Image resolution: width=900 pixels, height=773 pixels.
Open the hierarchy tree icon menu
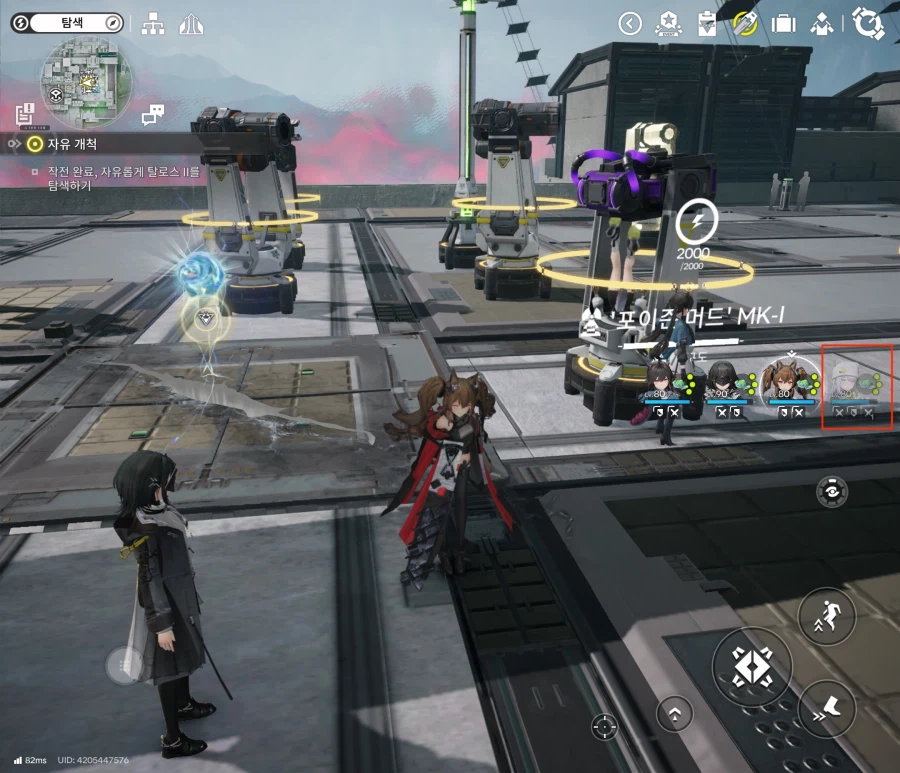(153, 24)
